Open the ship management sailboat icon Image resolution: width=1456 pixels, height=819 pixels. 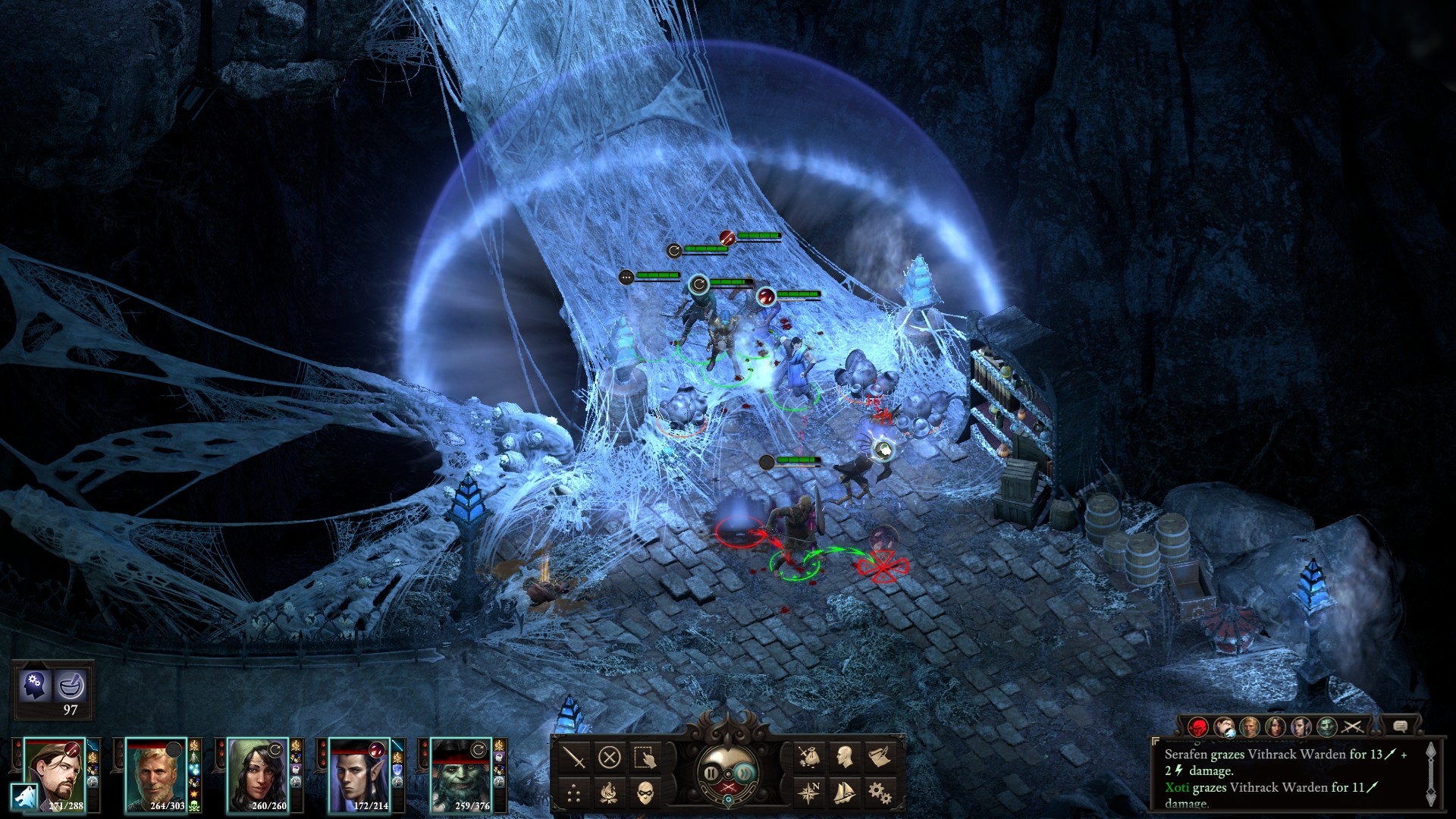(x=844, y=792)
